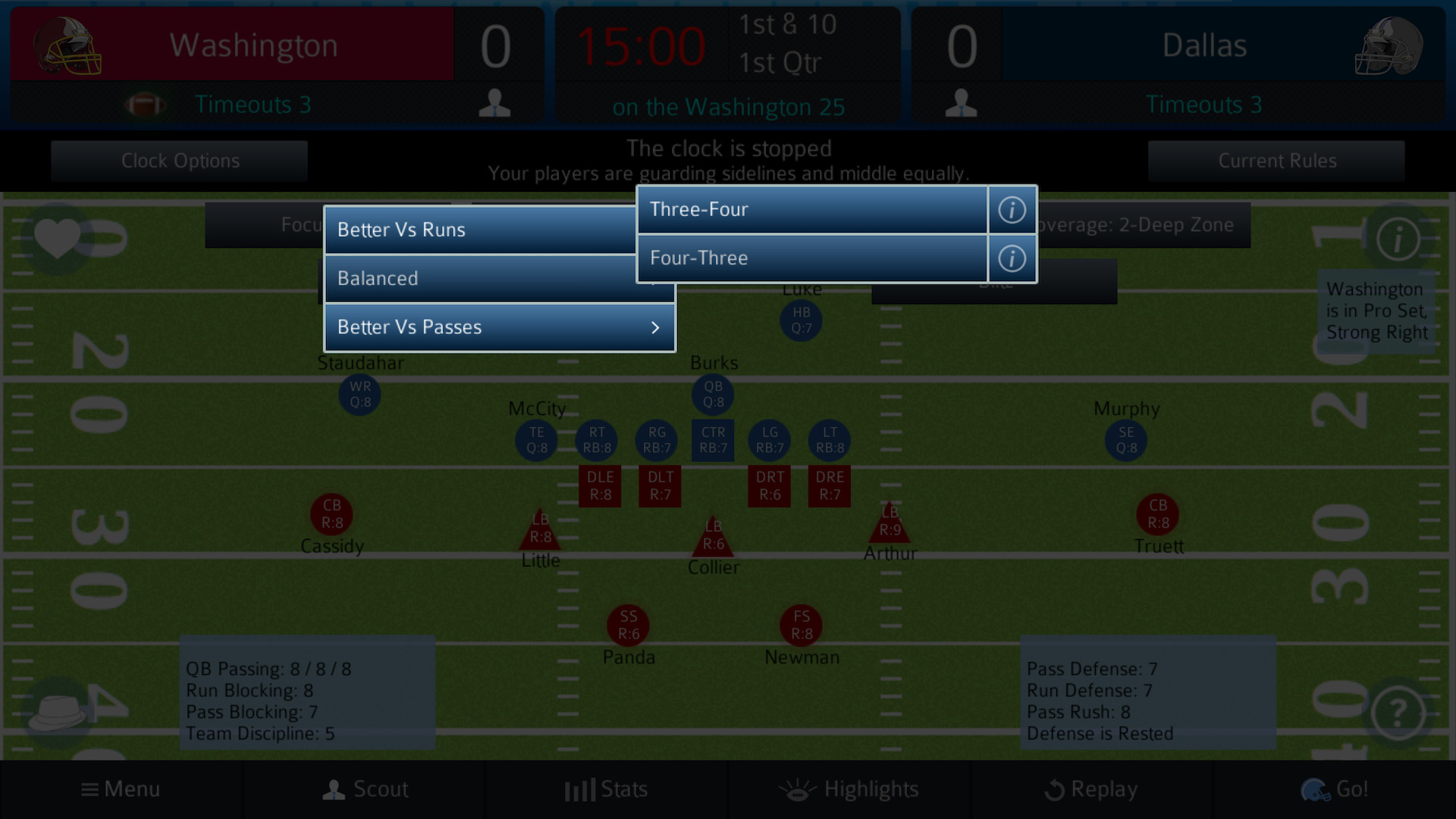Click the info icon beside Four-Three

pyautogui.click(x=1012, y=258)
